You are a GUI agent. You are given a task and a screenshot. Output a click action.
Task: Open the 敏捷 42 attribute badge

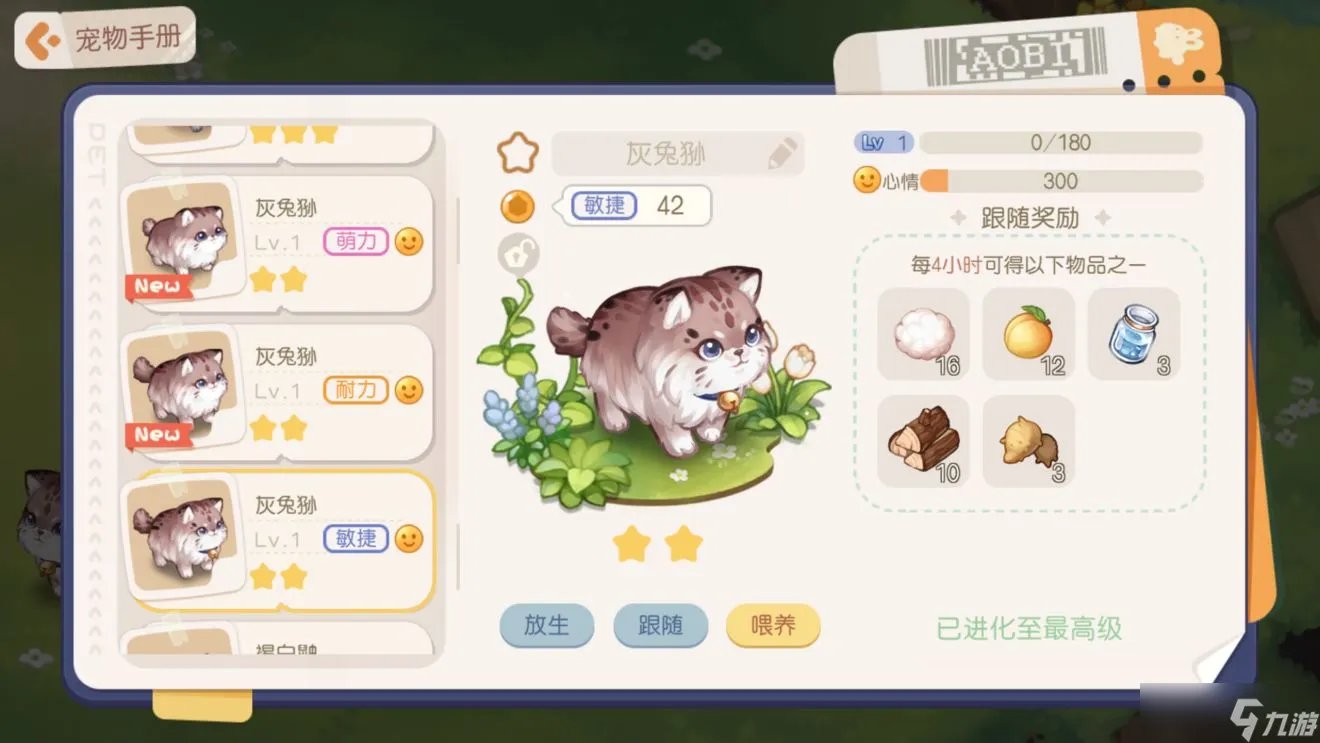[635, 206]
